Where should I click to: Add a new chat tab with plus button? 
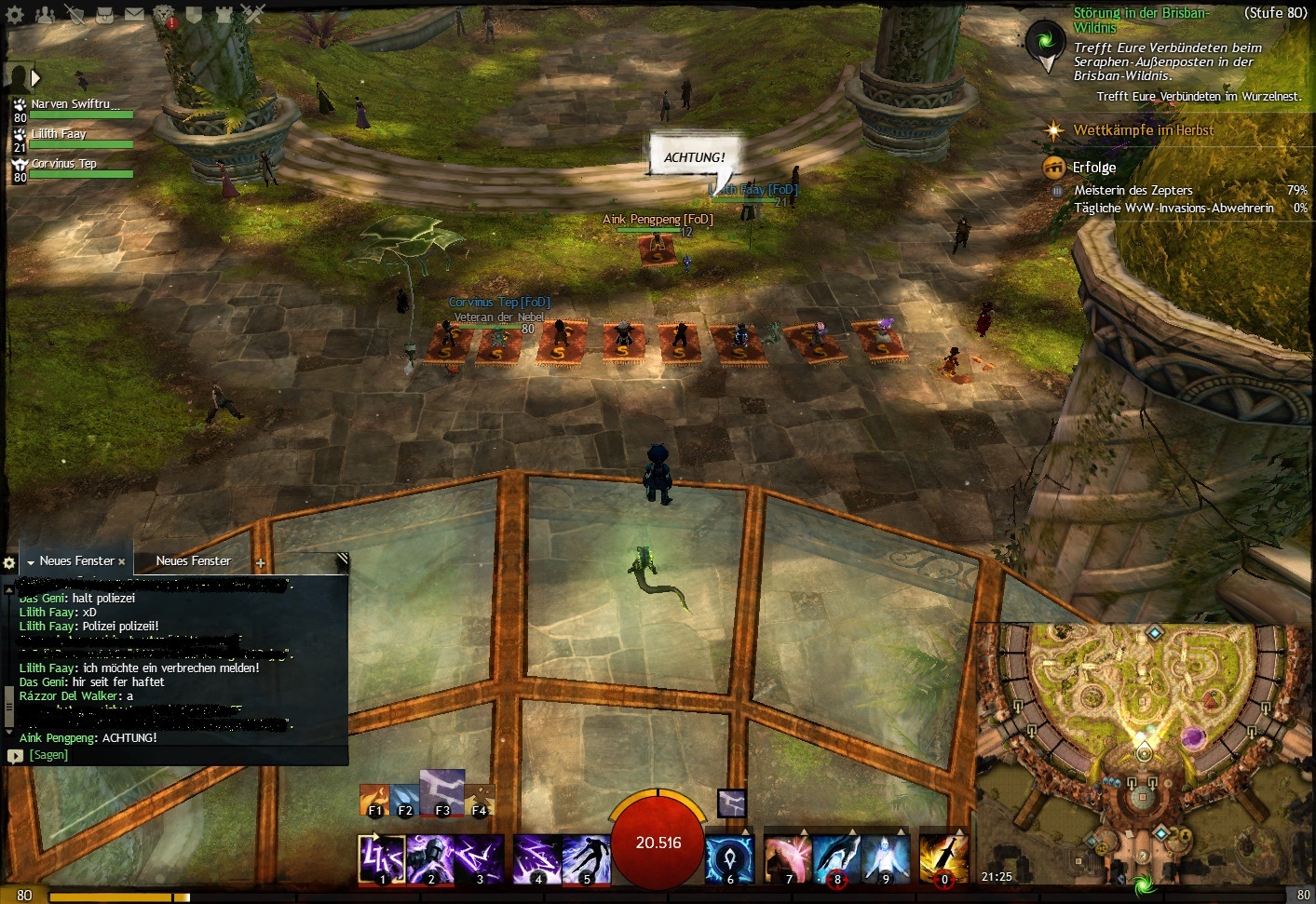click(x=261, y=562)
